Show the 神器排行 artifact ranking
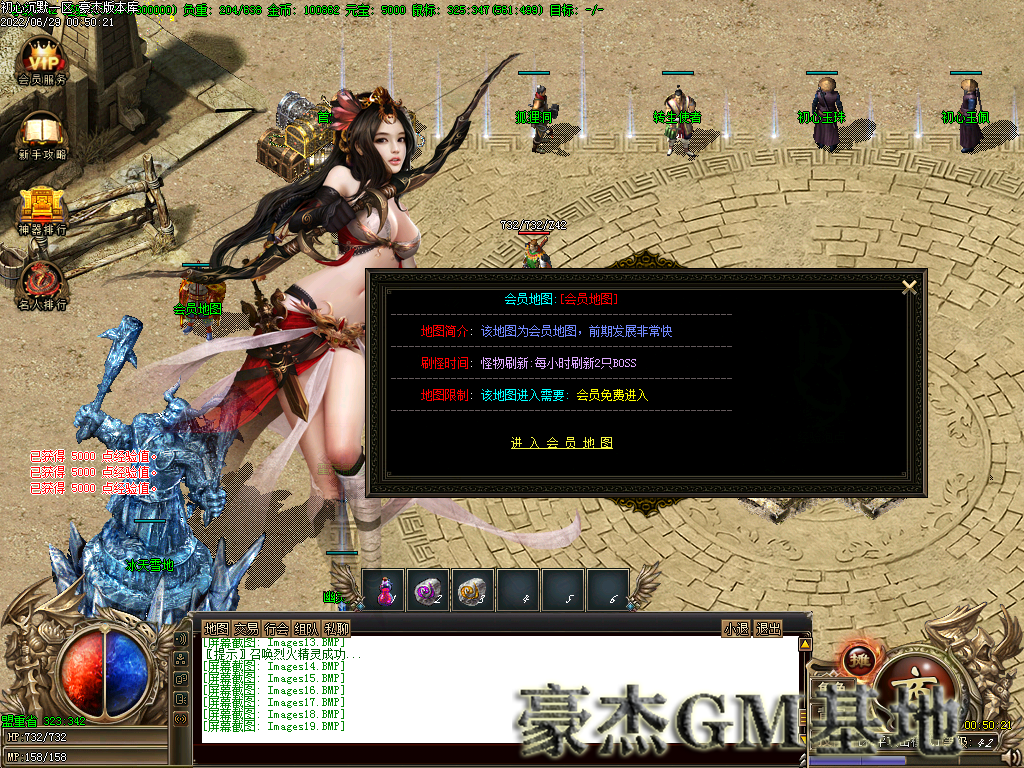This screenshot has width=1024, height=768. pos(42,207)
